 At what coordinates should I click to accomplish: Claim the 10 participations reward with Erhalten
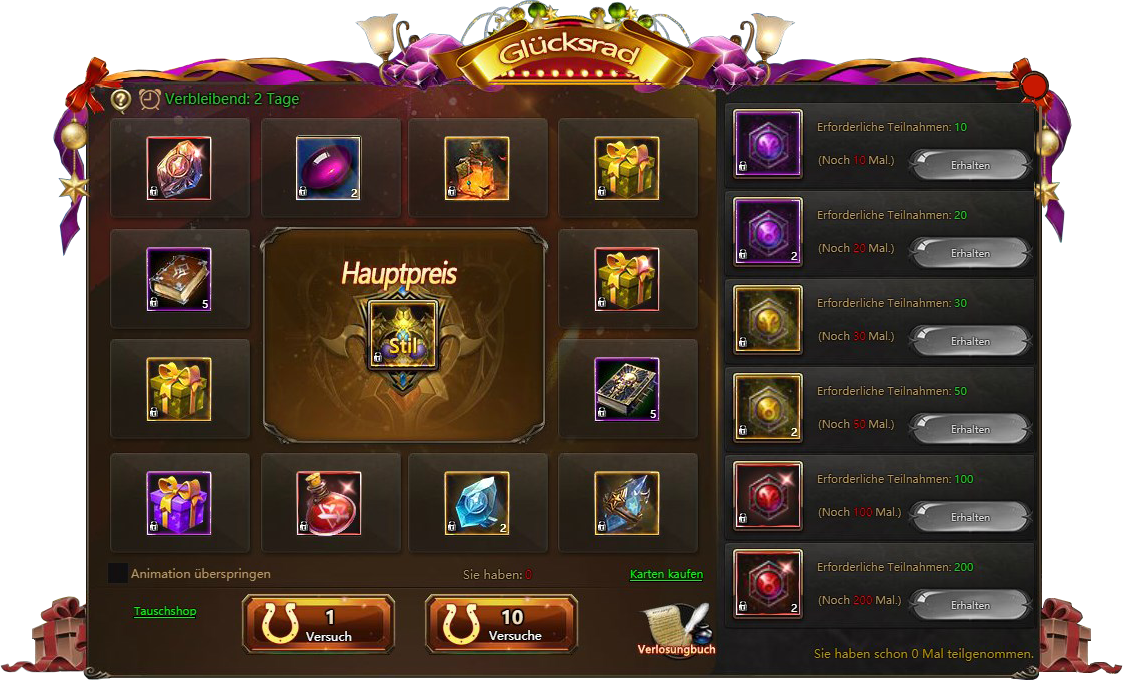pos(969,166)
